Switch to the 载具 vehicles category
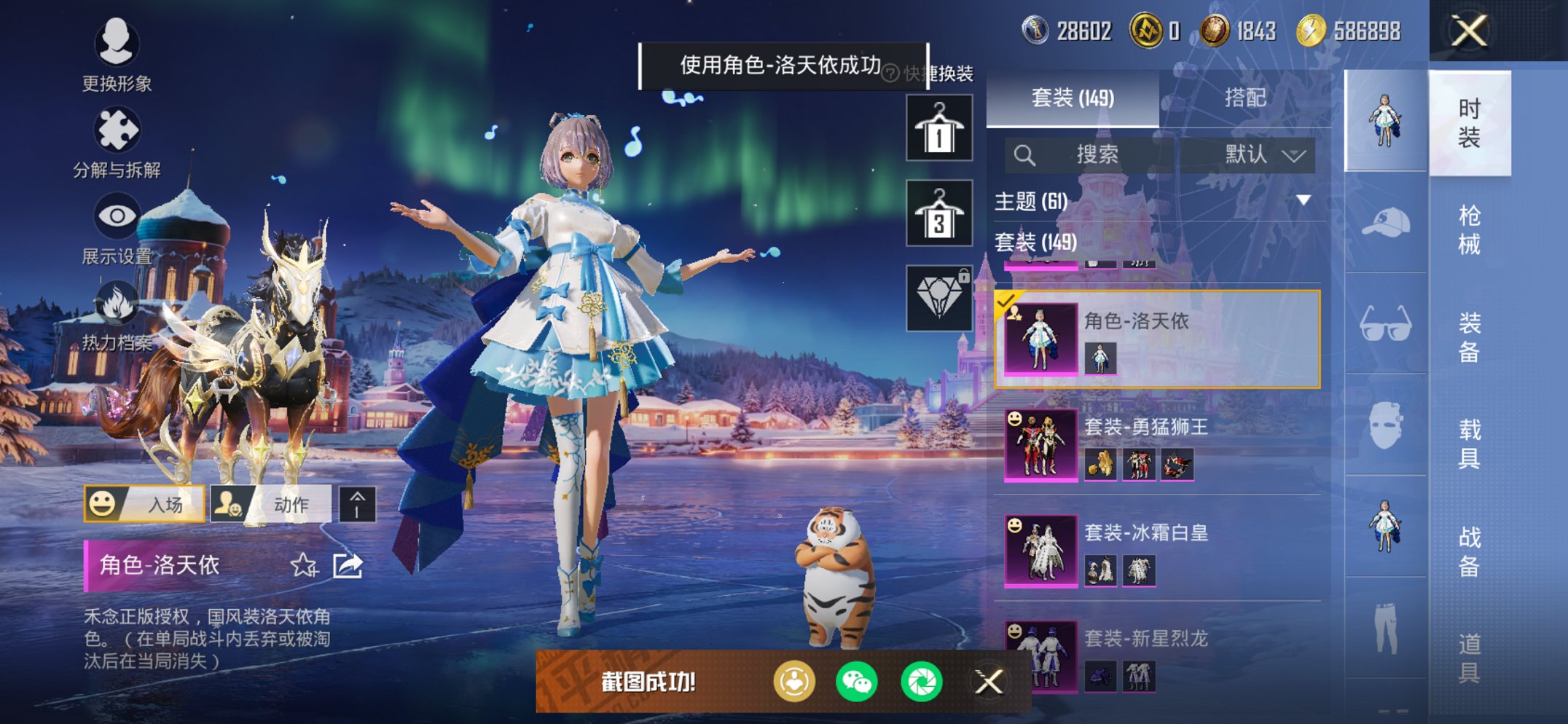Viewport: 1568px width, 724px height. point(1469,443)
